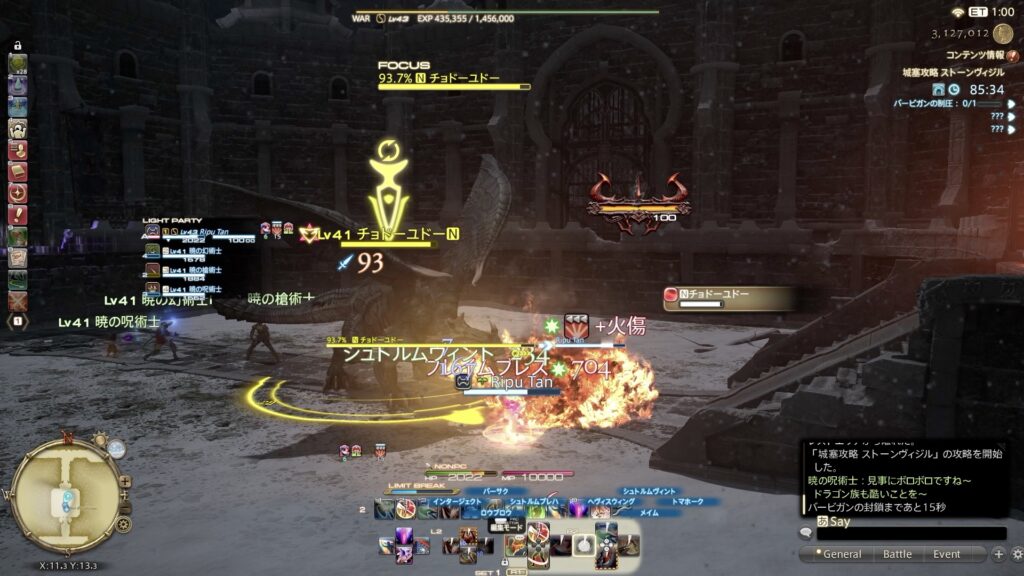Open the settings gear beside the minimap

tap(123, 523)
